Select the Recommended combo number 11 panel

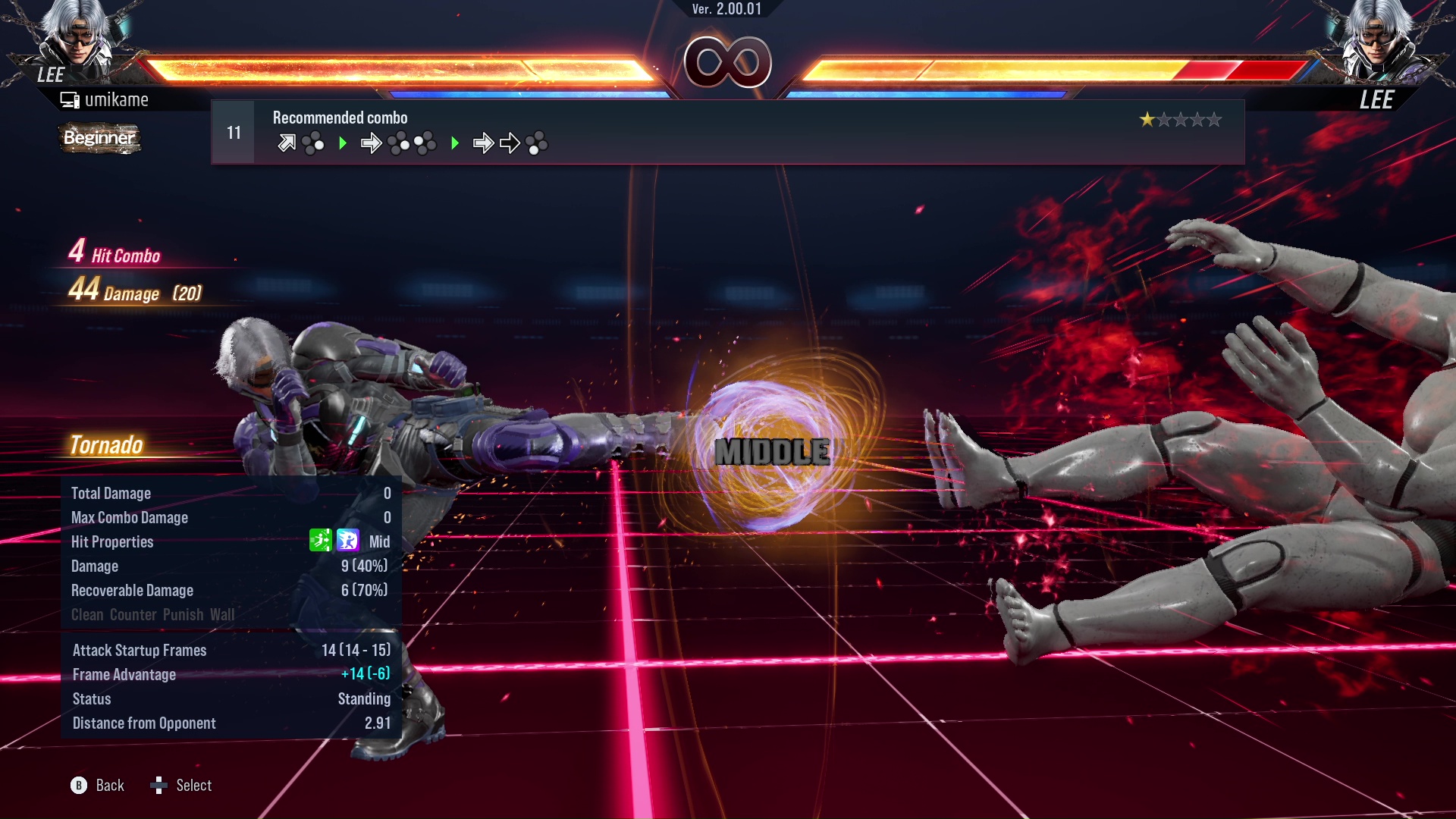[726, 132]
